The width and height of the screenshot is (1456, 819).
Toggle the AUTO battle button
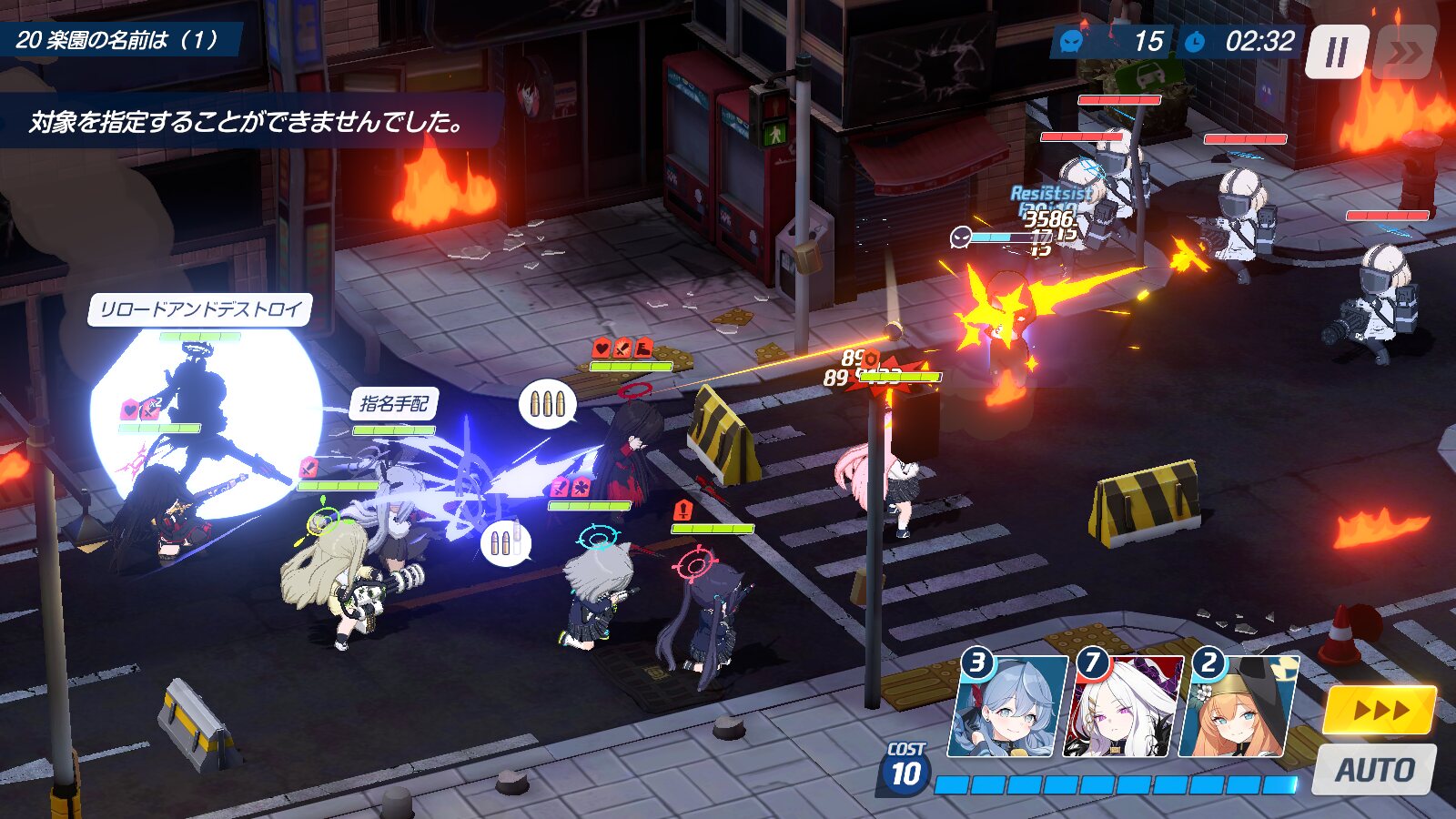[x=1374, y=770]
